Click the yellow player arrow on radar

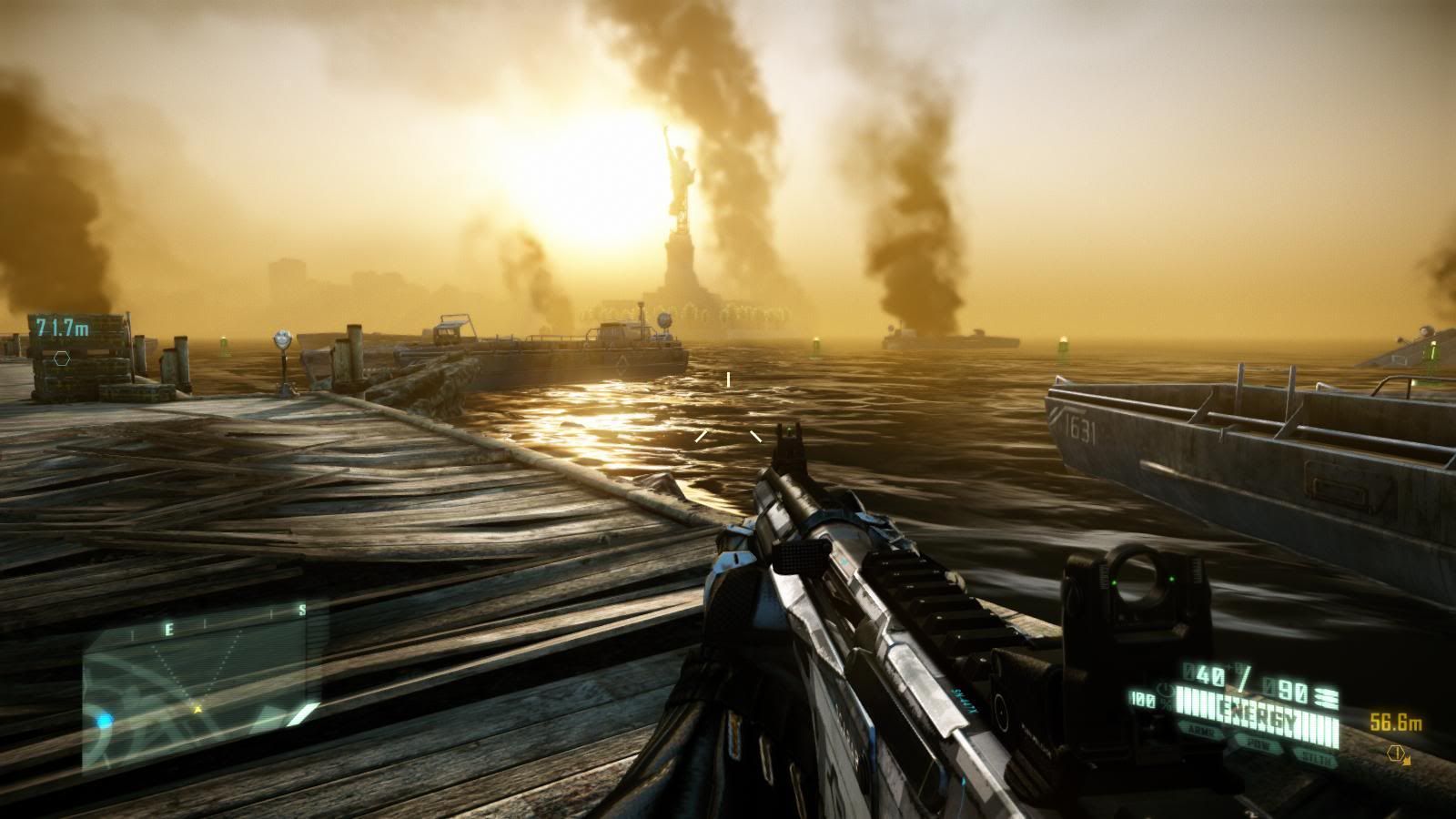(197, 706)
